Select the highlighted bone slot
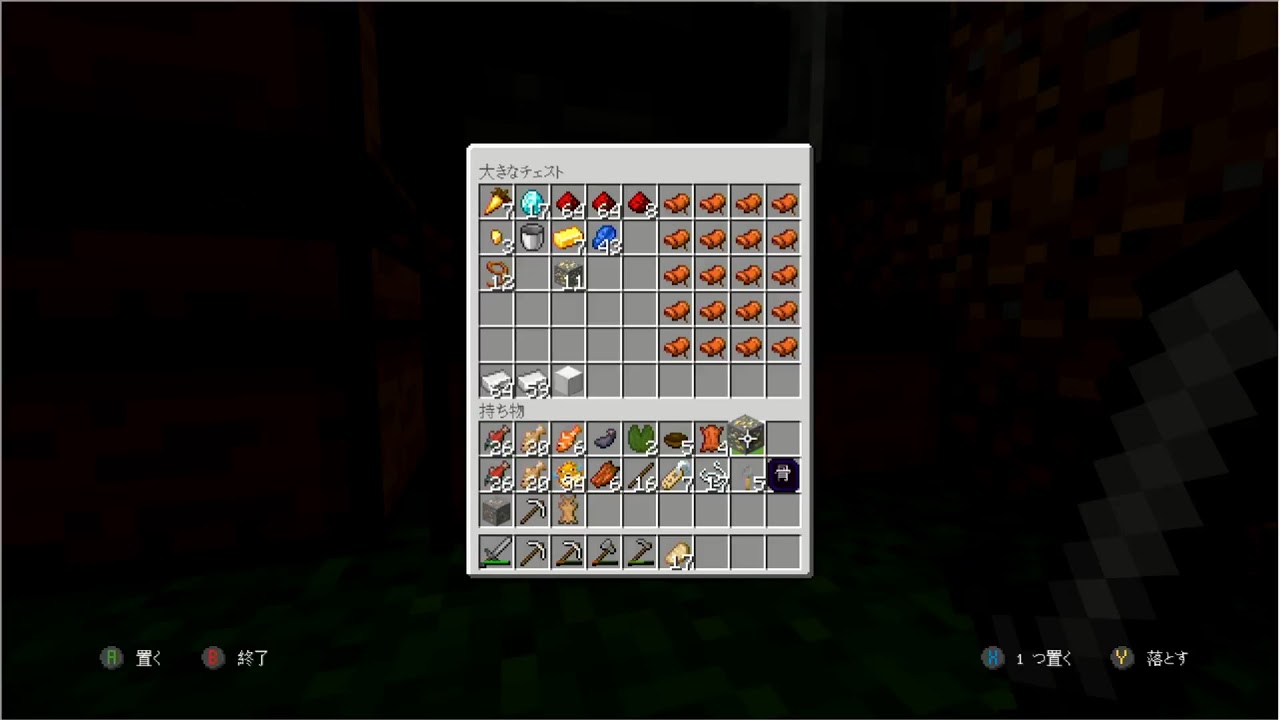 tap(783, 476)
